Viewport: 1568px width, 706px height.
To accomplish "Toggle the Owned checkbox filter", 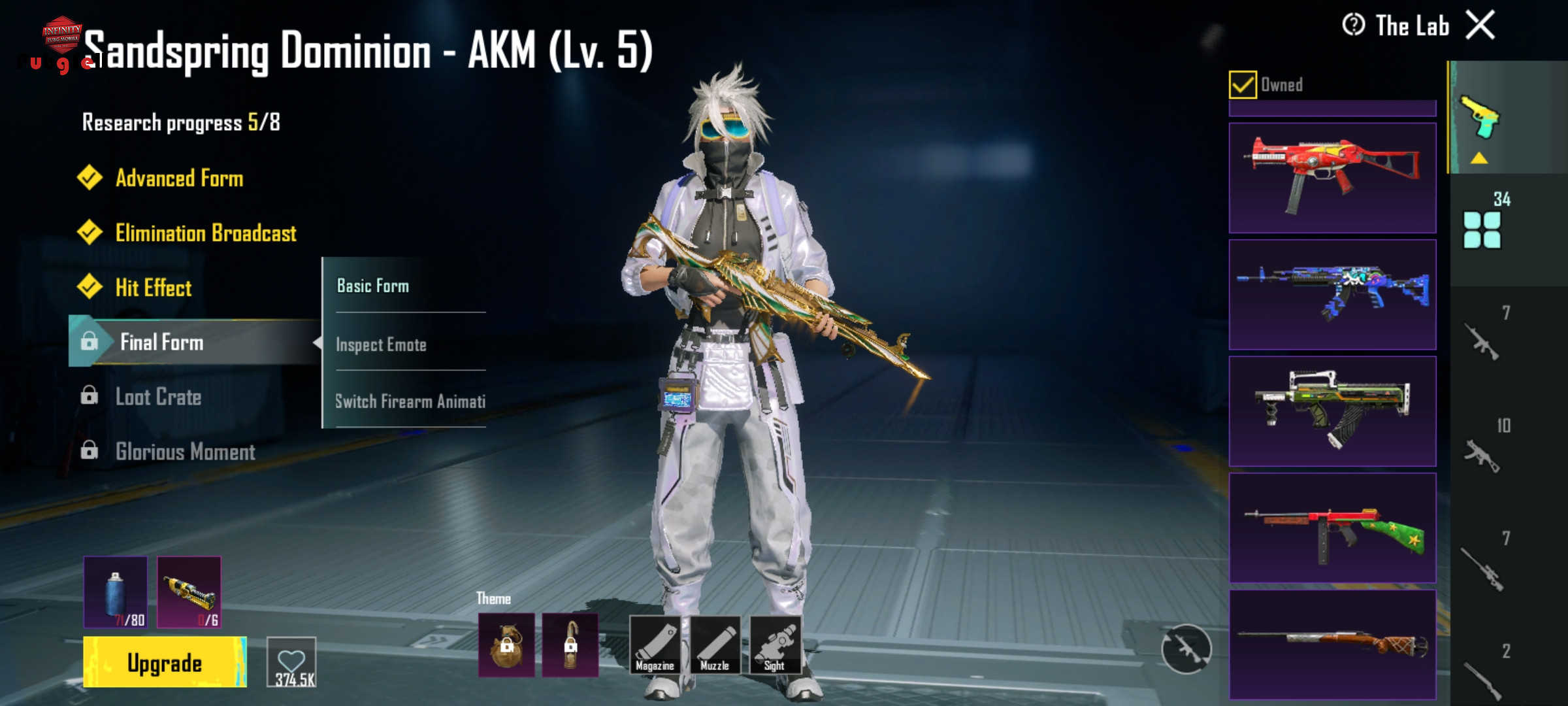I will click(x=1242, y=85).
